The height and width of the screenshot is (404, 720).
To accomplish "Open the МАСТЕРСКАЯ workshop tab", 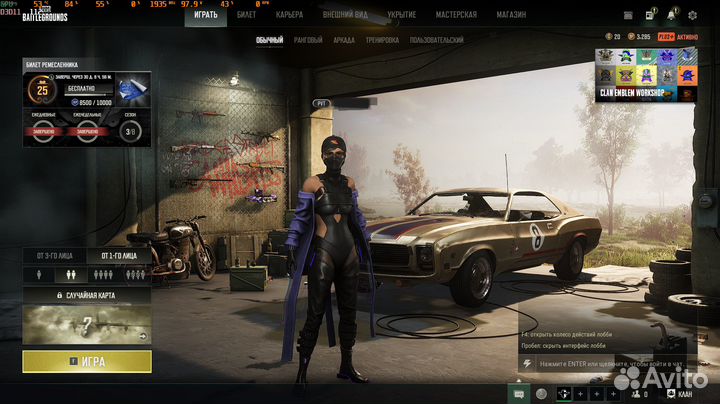I will [x=456, y=15].
